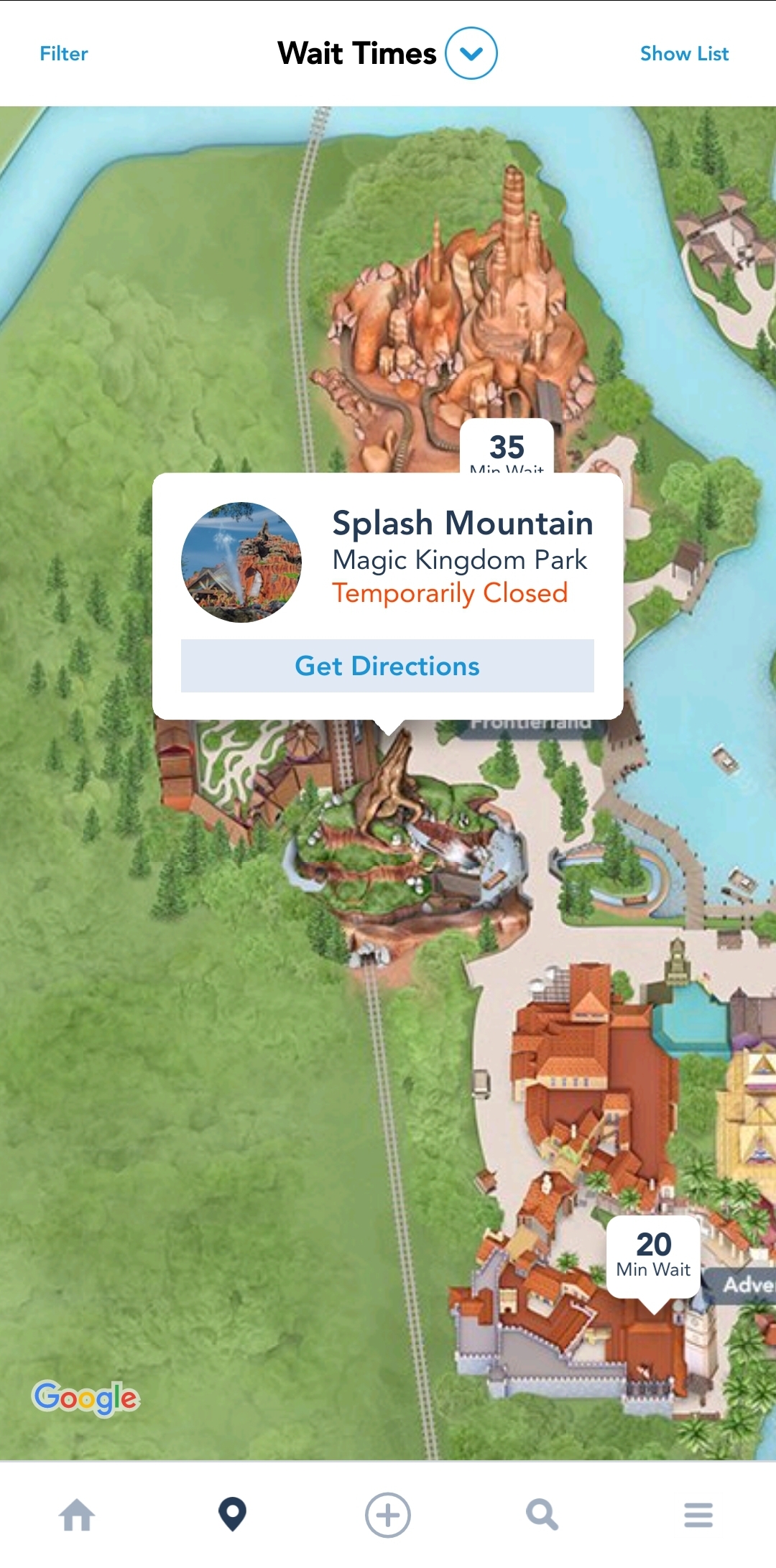This screenshot has height=1568, width=776.
Task: Select the Splash Mountain title text
Action: [x=463, y=523]
